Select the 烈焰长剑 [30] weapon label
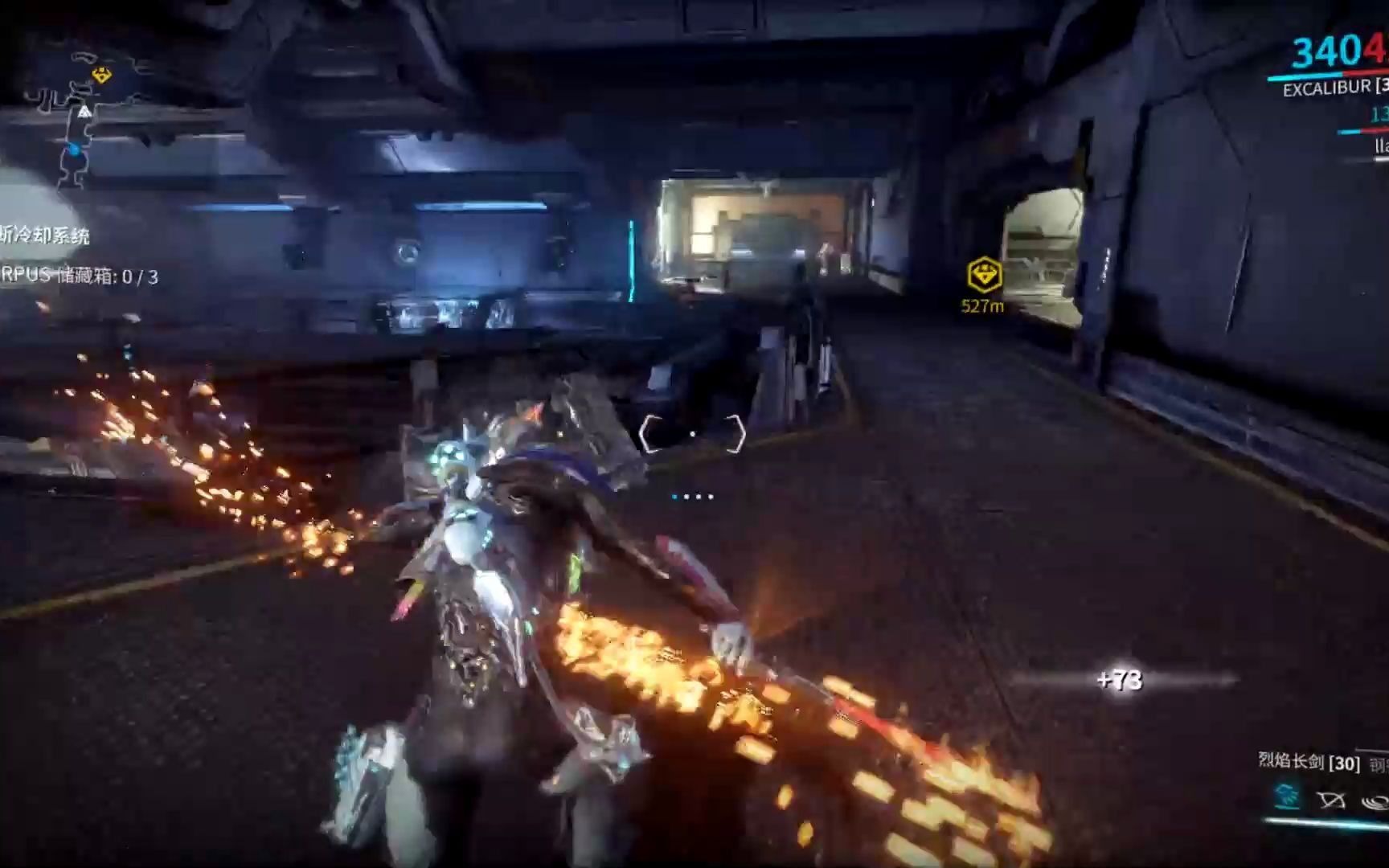 click(1309, 761)
